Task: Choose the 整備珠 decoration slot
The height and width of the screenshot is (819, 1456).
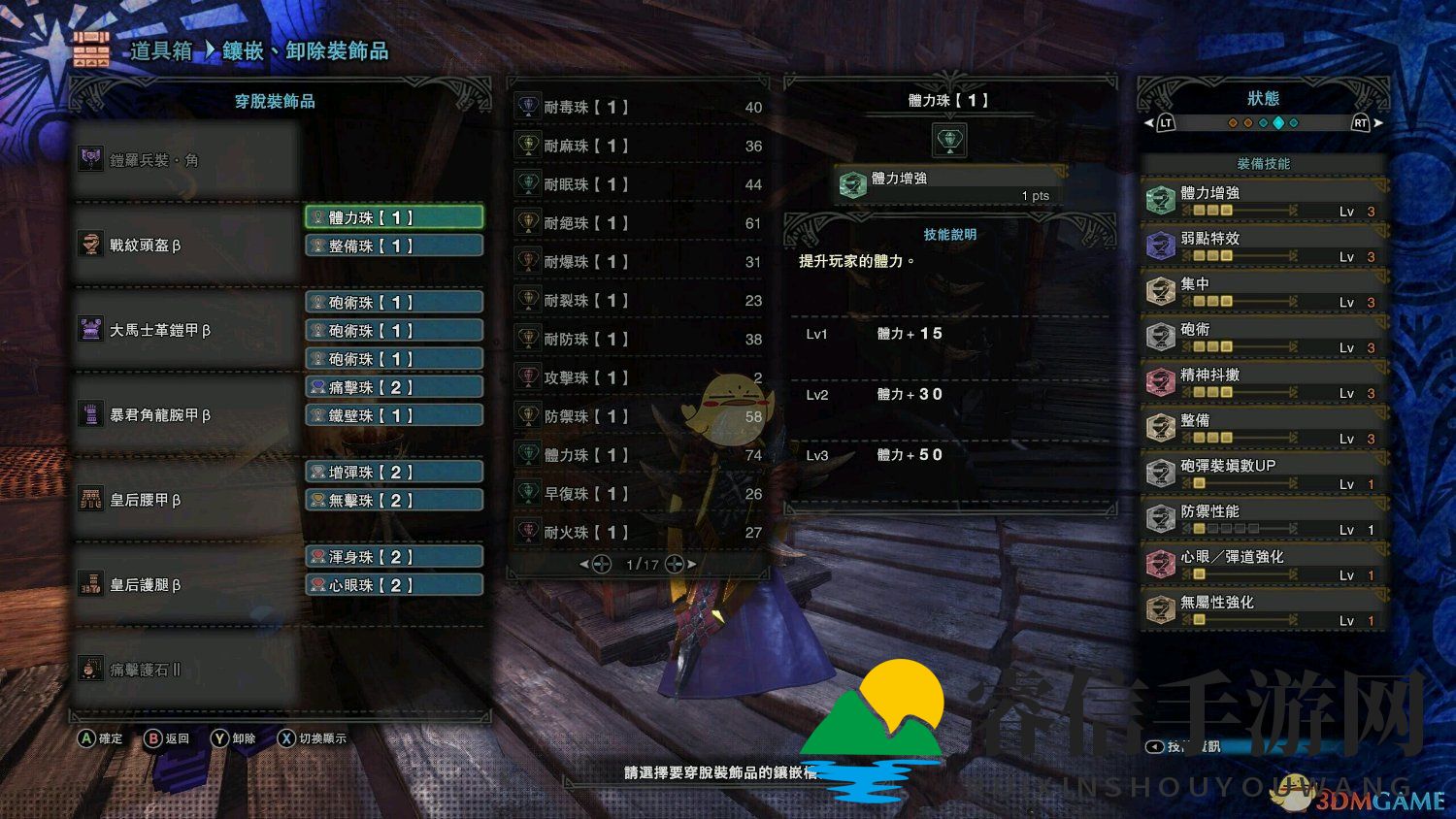Action: pos(394,246)
